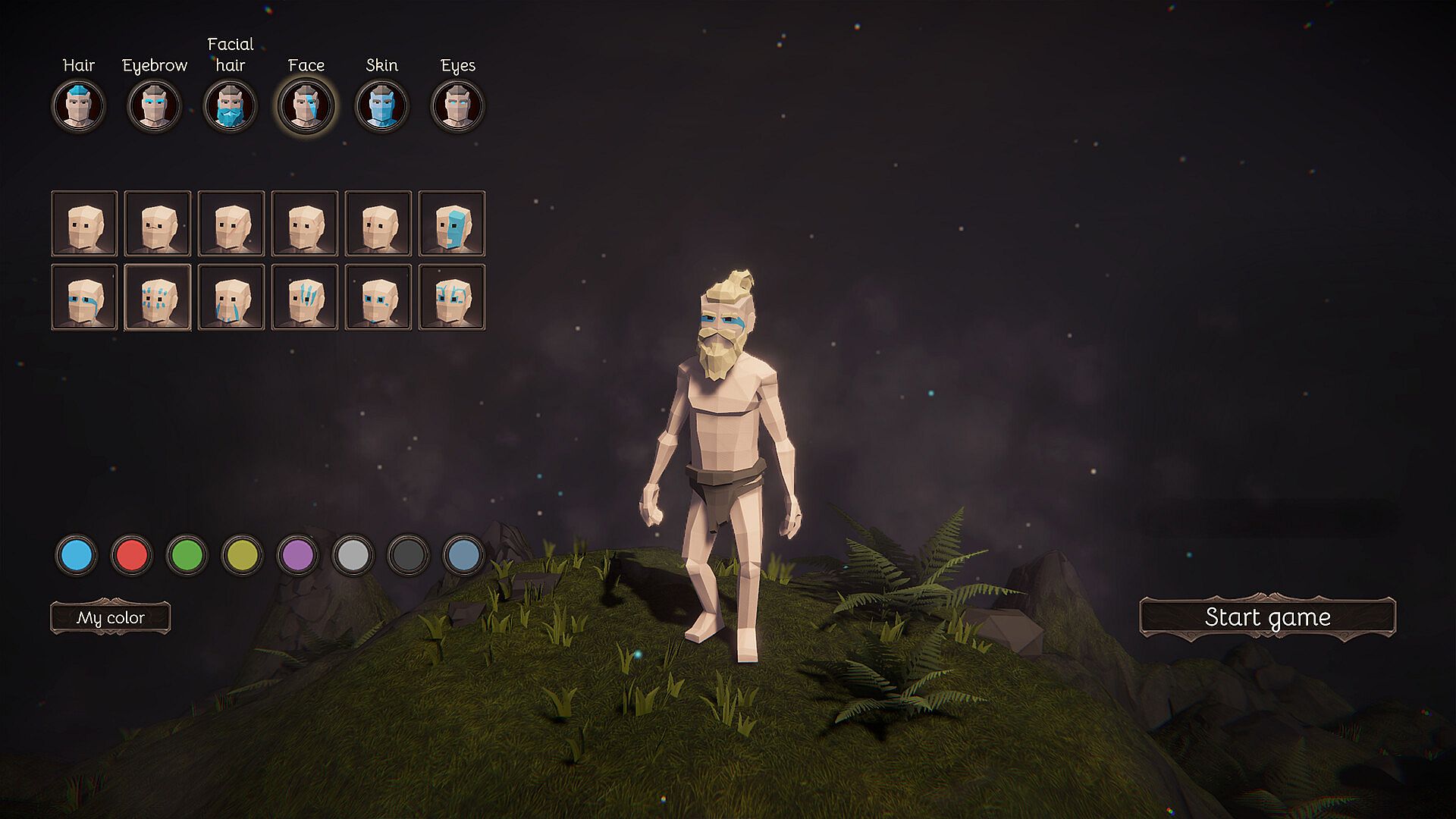Apply the steel blue color swatch
This screenshot has width=1456, height=819.
pos(464,555)
